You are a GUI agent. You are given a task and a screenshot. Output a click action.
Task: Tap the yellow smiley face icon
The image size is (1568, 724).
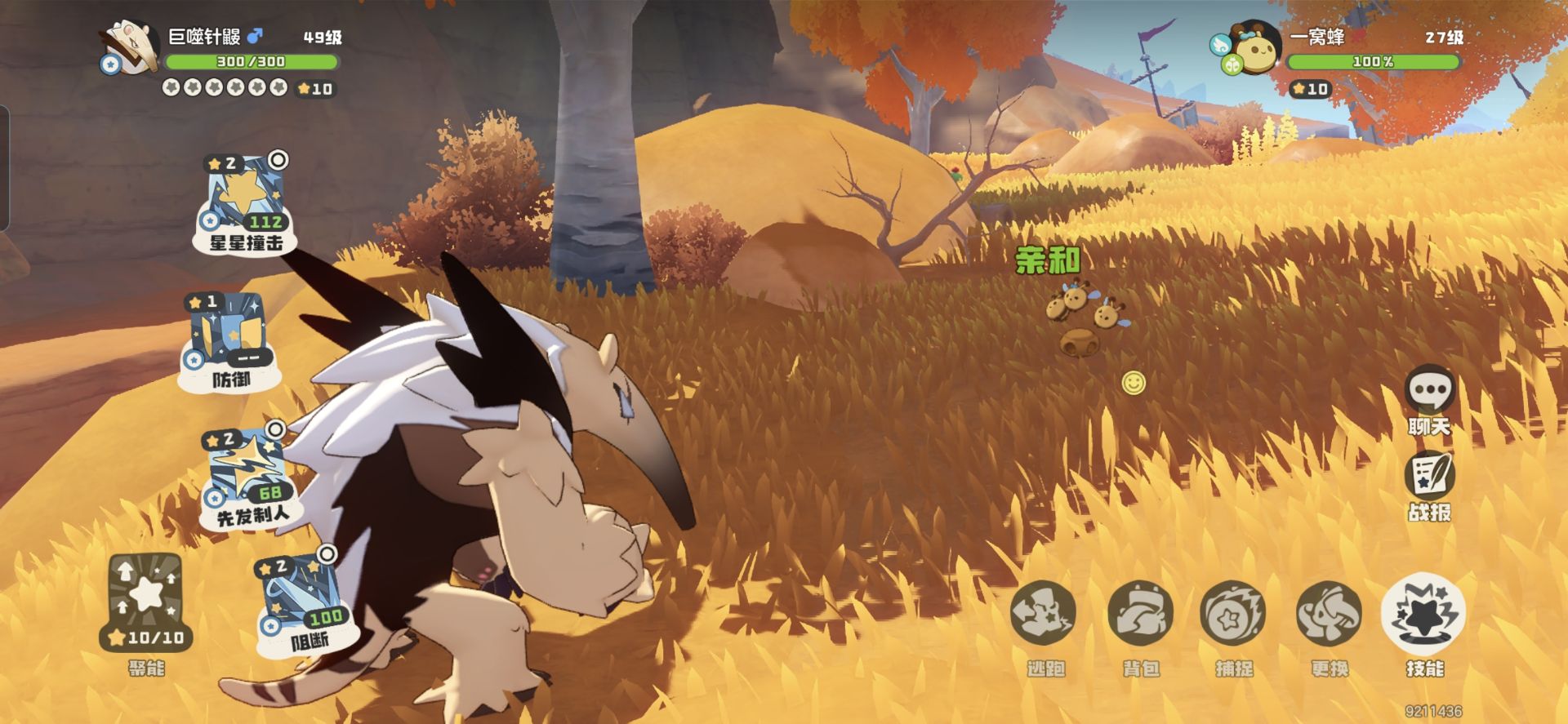pos(1134,382)
